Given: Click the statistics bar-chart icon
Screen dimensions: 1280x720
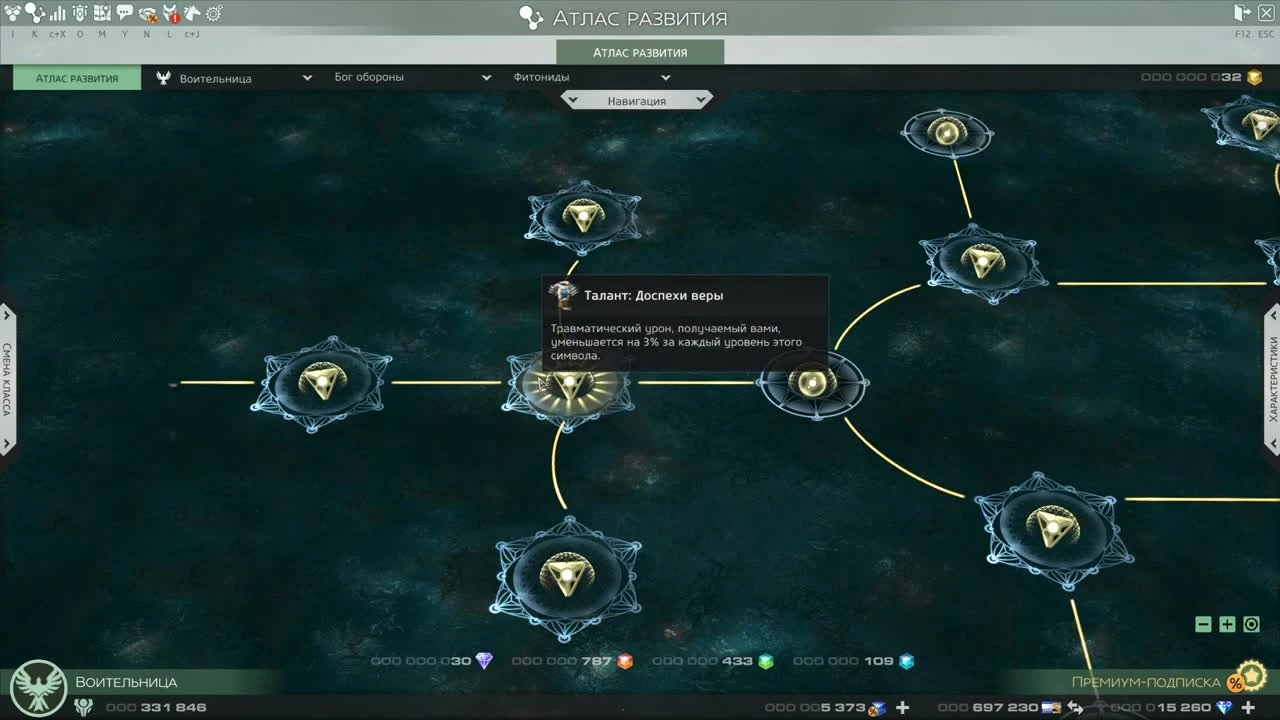Looking at the screenshot, I should click(56, 13).
